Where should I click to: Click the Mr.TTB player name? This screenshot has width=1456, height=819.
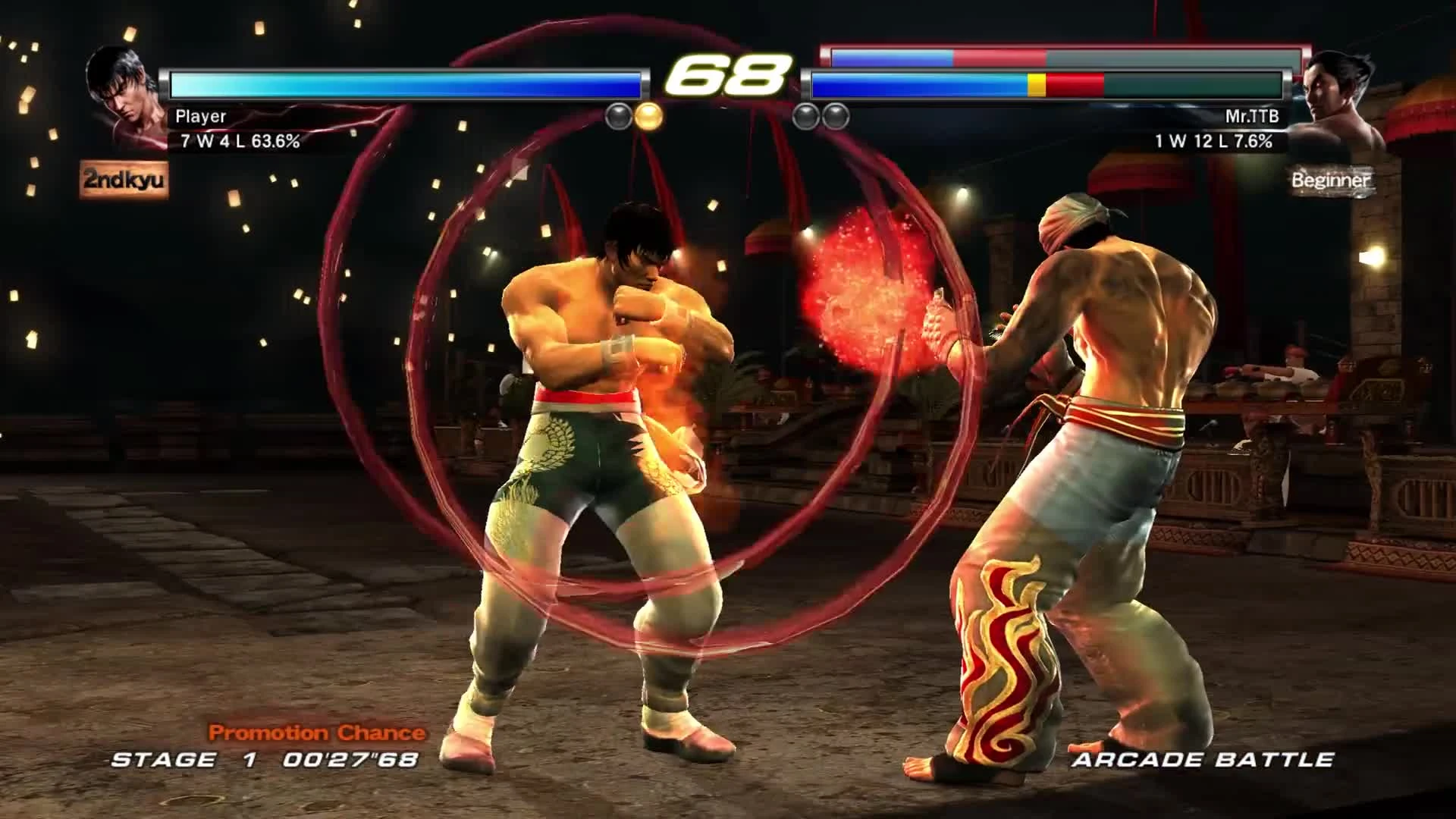point(1251,115)
